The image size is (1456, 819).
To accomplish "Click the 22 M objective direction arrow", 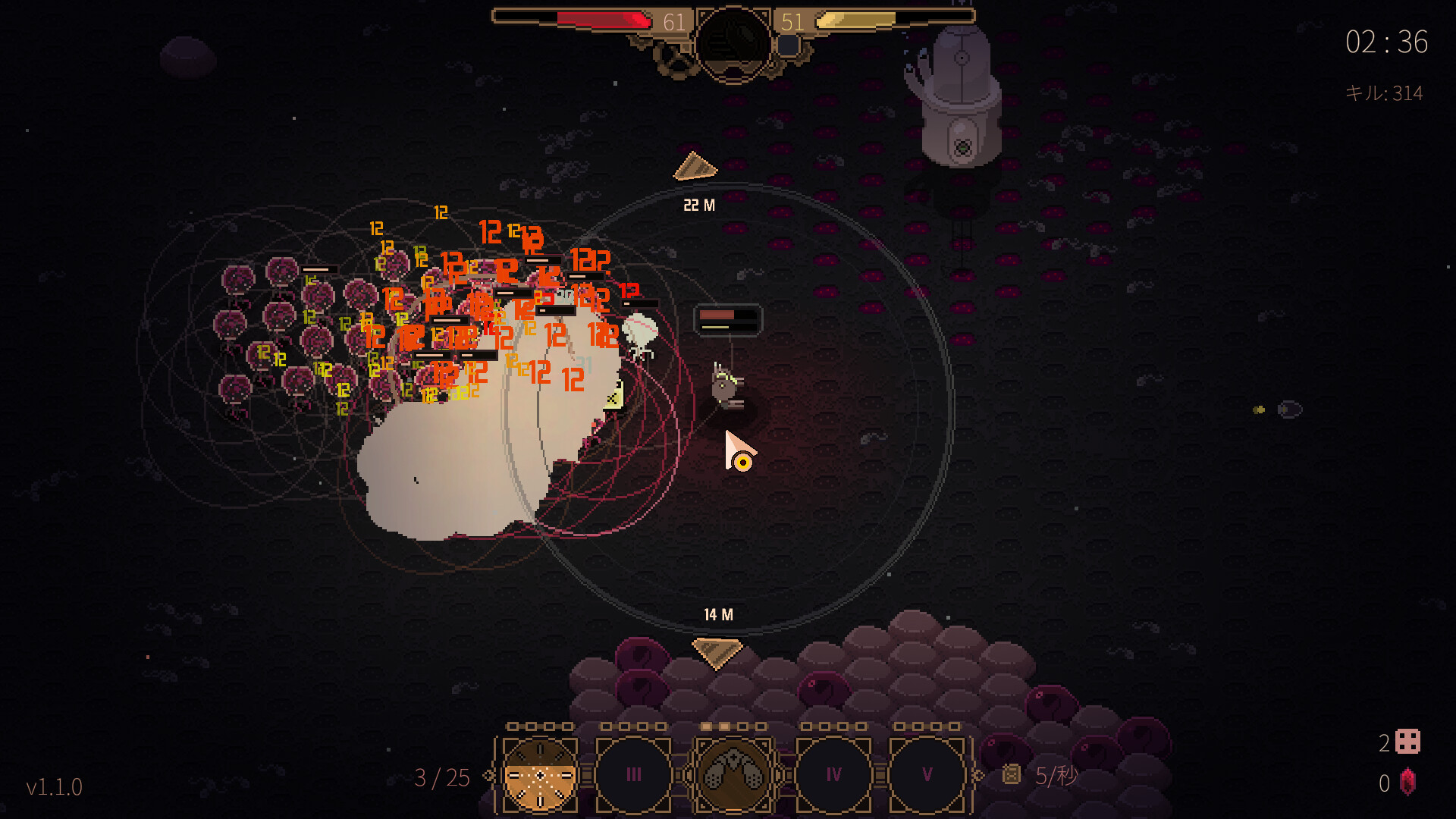I will point(694,168).
